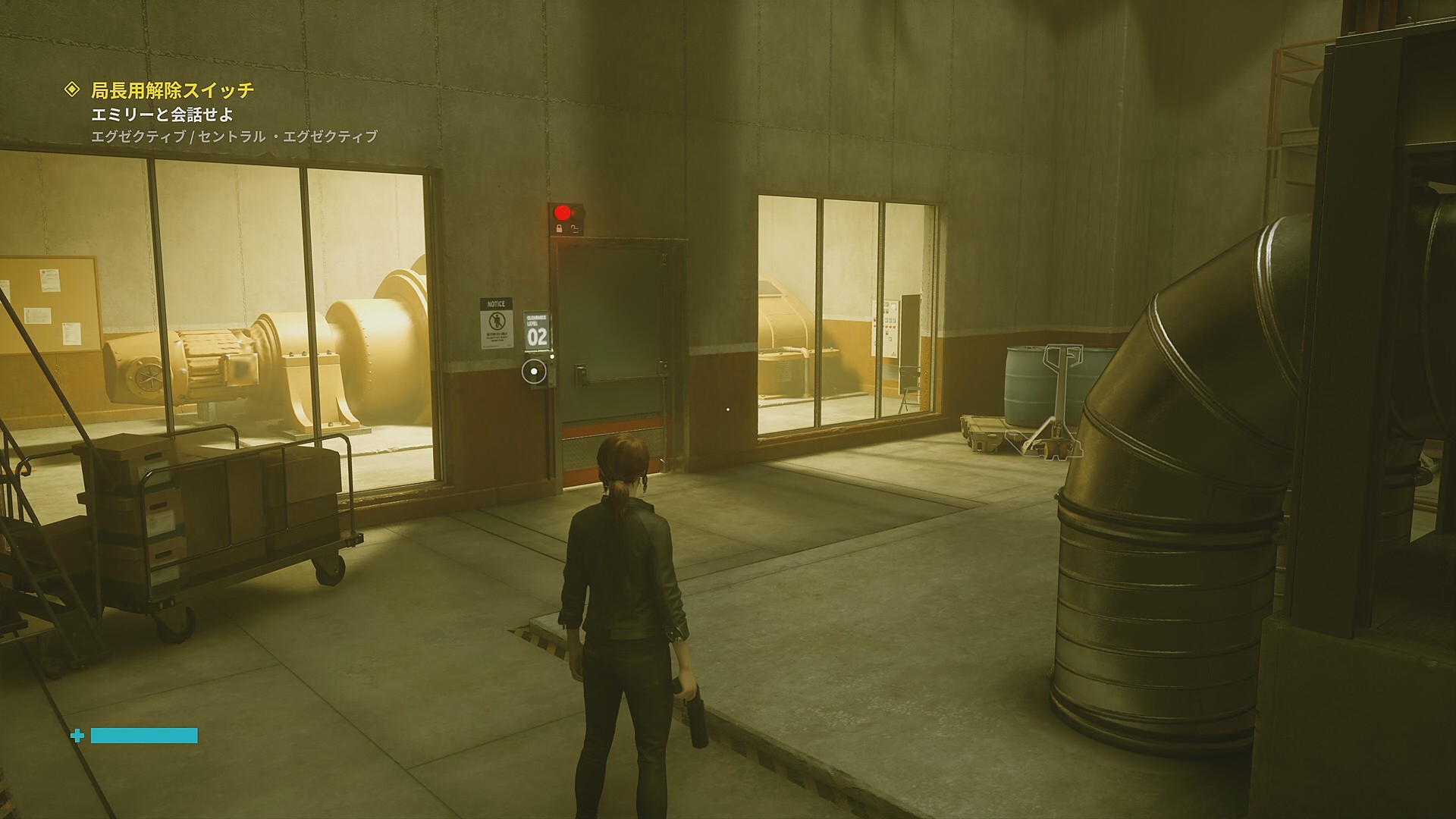Image resolution: width=1456 pixels, height=819 pixels.
Task: Click the circular interaction marker by the door
Action: [x=535, y=371]
